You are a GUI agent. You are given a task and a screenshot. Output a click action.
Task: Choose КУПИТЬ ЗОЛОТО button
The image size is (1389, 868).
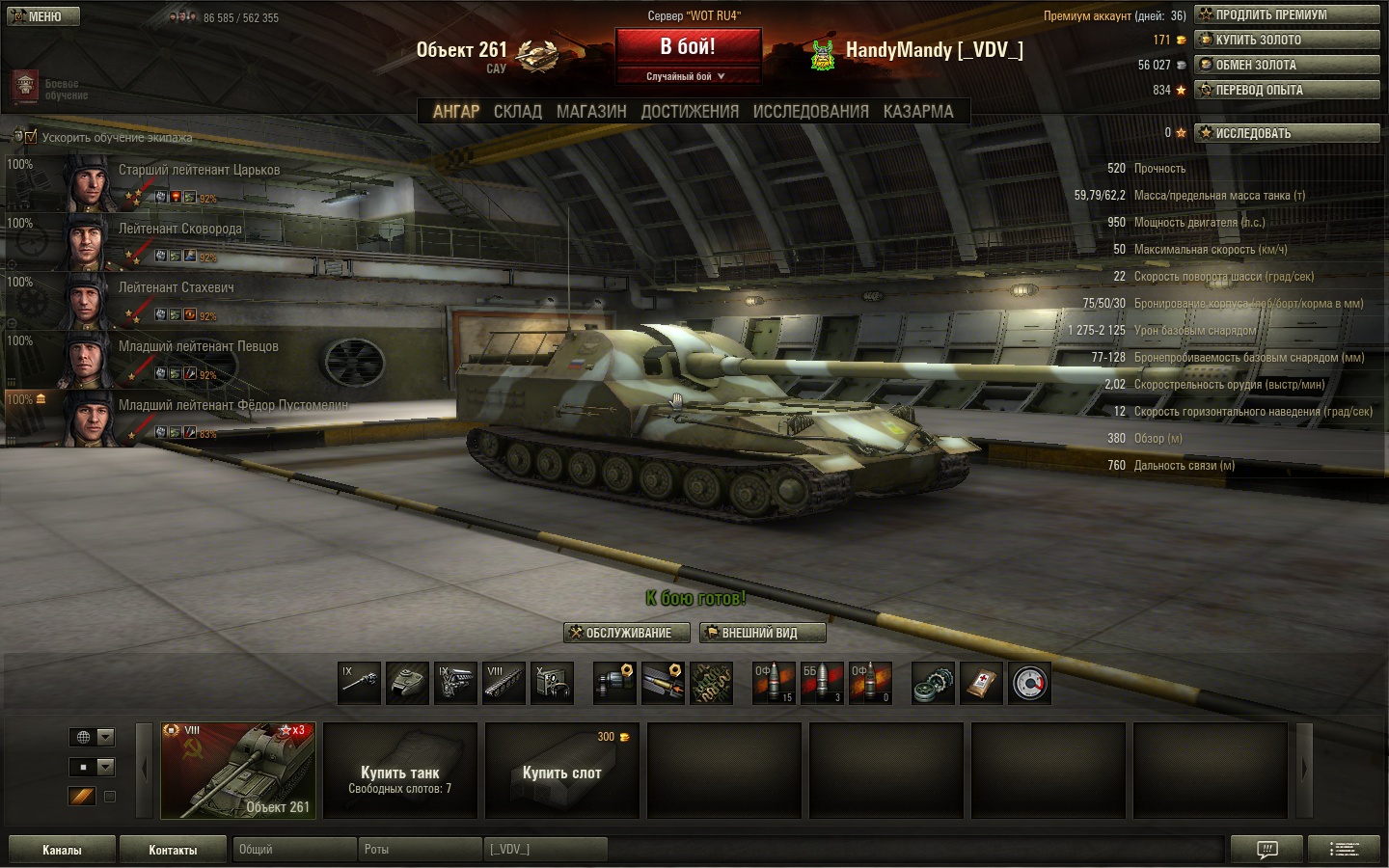[1287, 40]
